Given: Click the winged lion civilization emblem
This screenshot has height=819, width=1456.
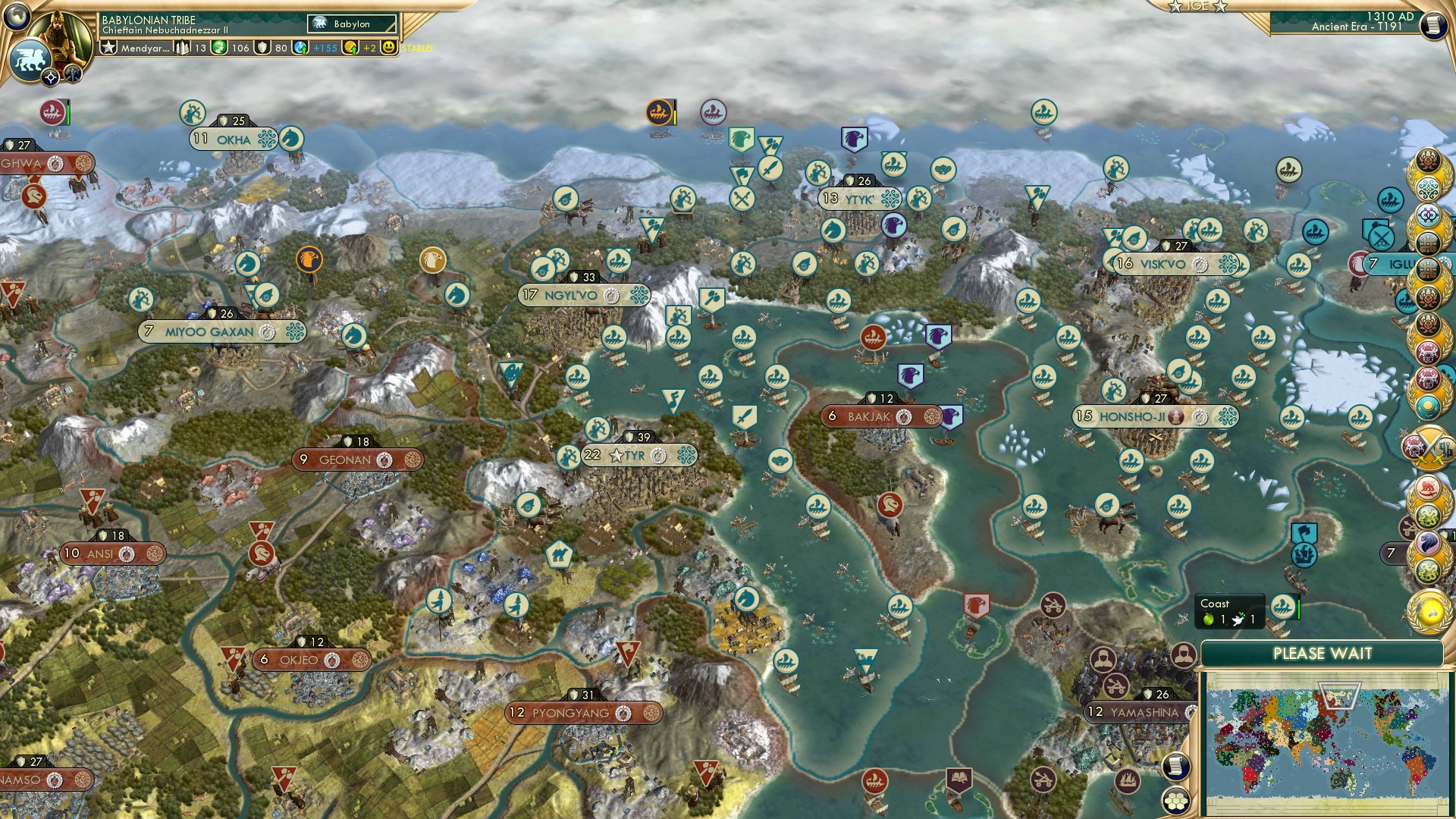Looking at the screenshot, I should 32,58.
